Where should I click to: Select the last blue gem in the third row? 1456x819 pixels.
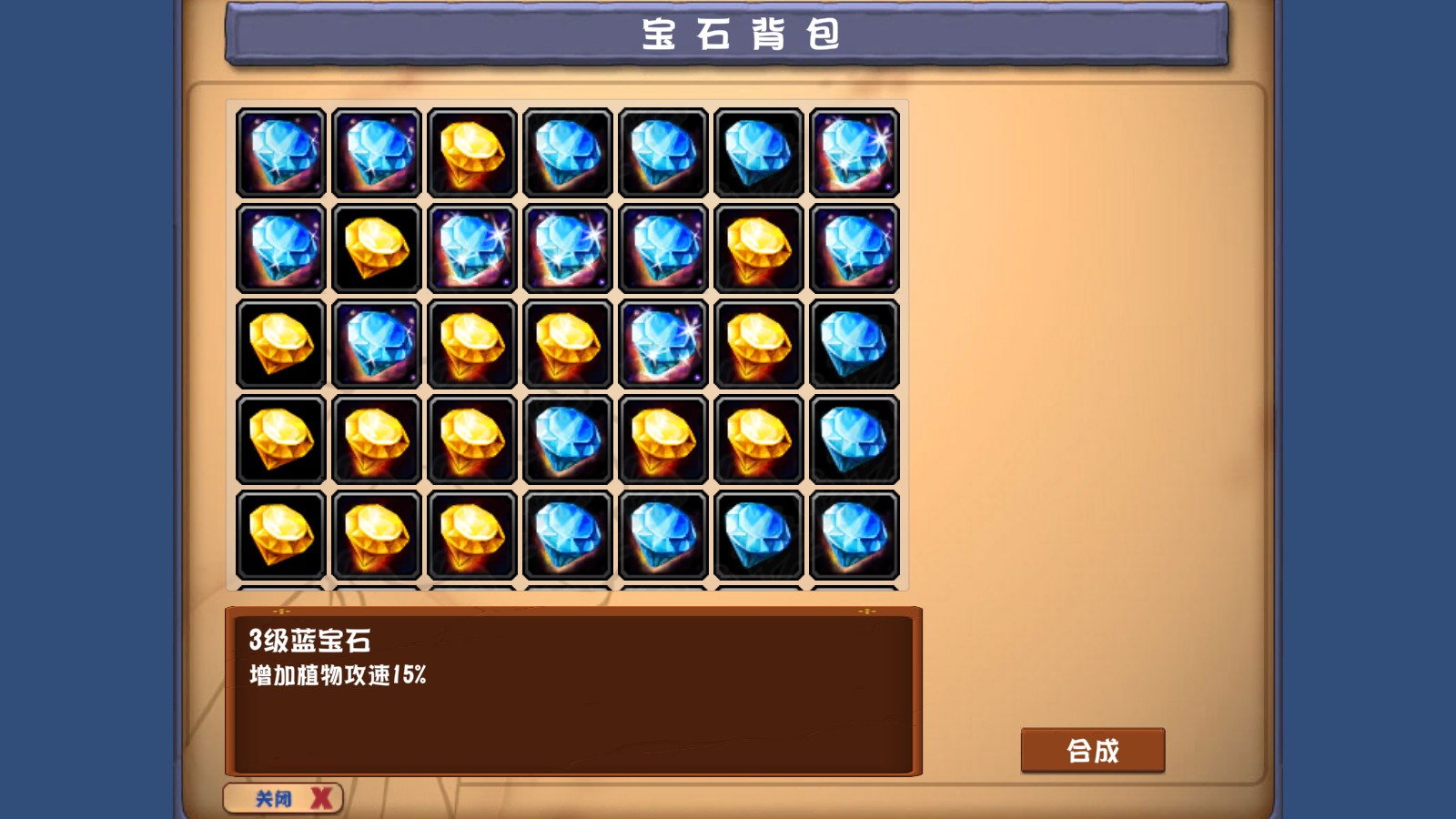click(855, 343)
